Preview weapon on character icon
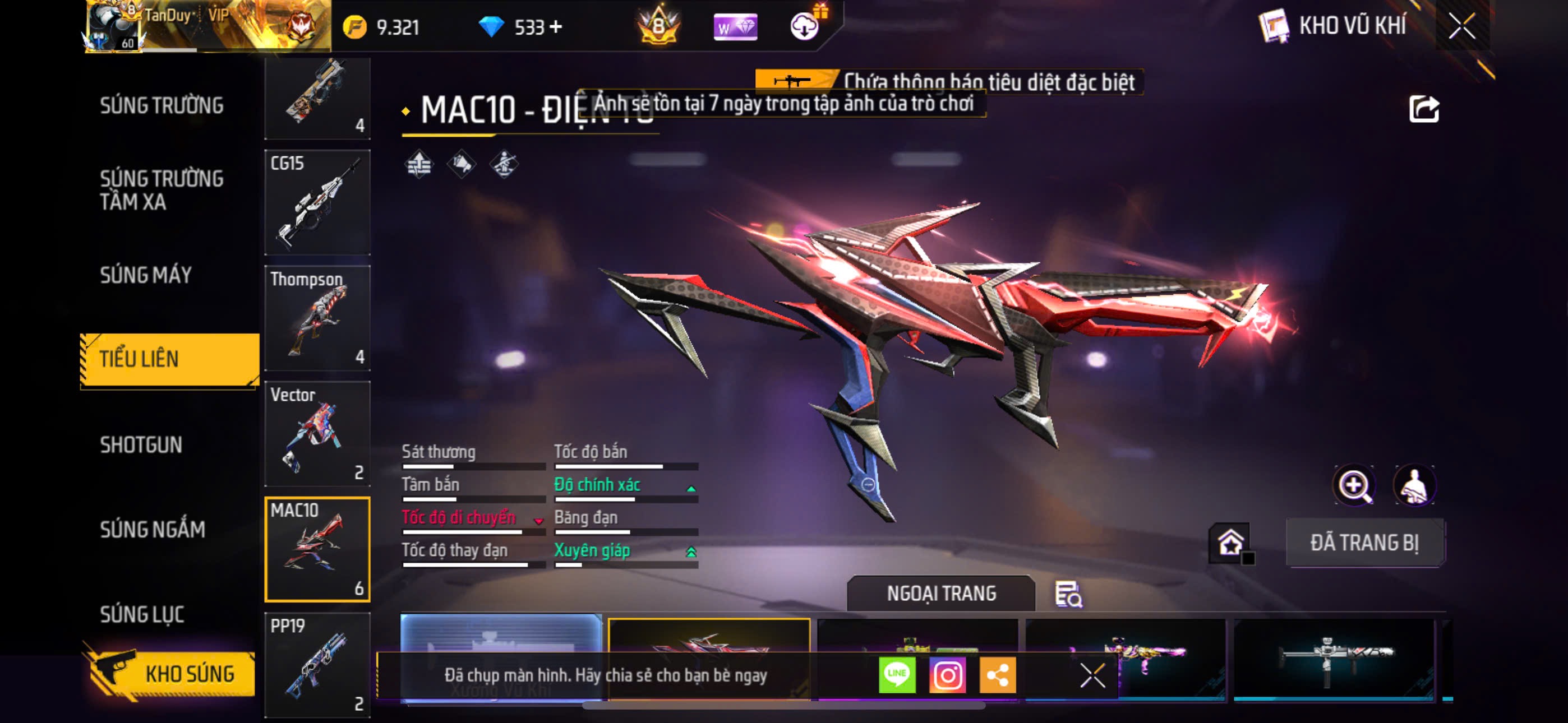The height and width of the screenshot is (723, 1568). (x=1414, y=485)
